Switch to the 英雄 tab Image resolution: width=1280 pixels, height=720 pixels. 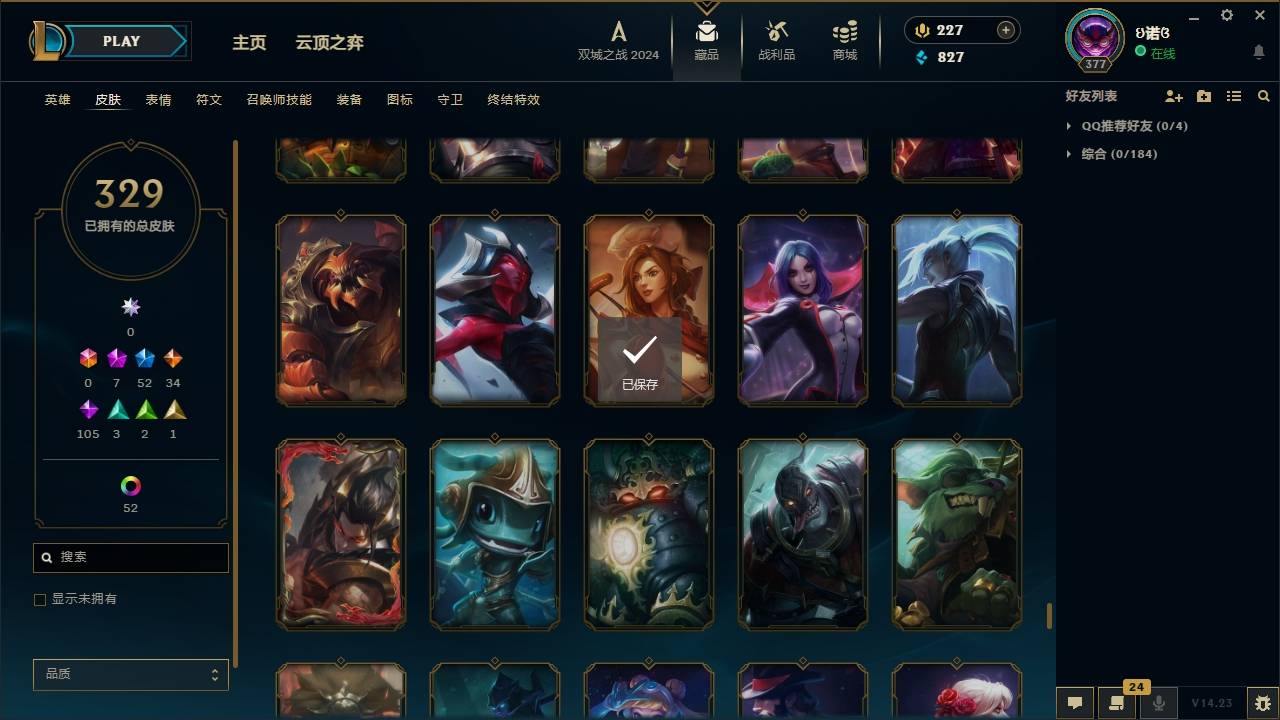(57, 99)
